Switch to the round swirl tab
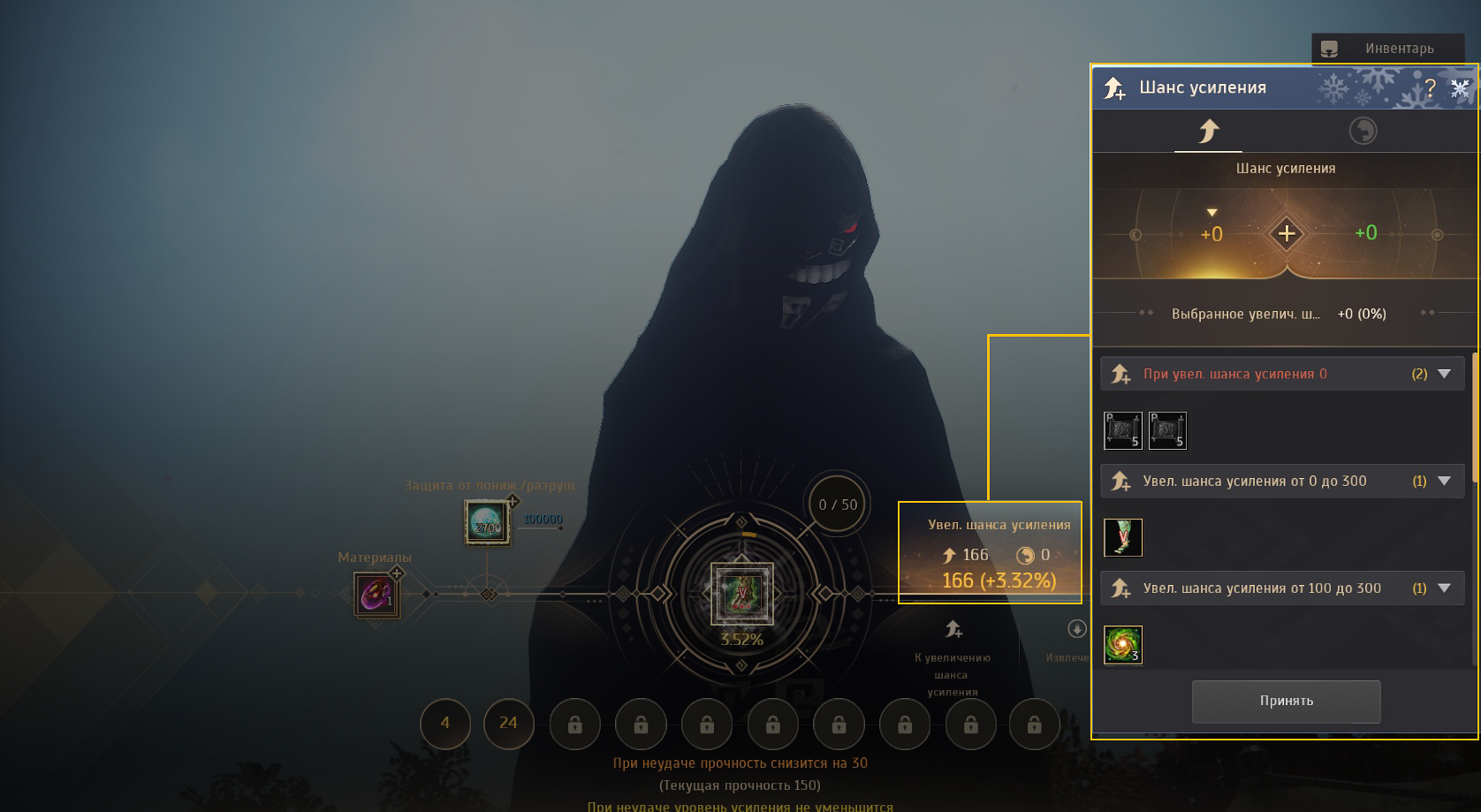Image resolution: width=1481 pixels, height=812 pixels. tap(1363, 132)
